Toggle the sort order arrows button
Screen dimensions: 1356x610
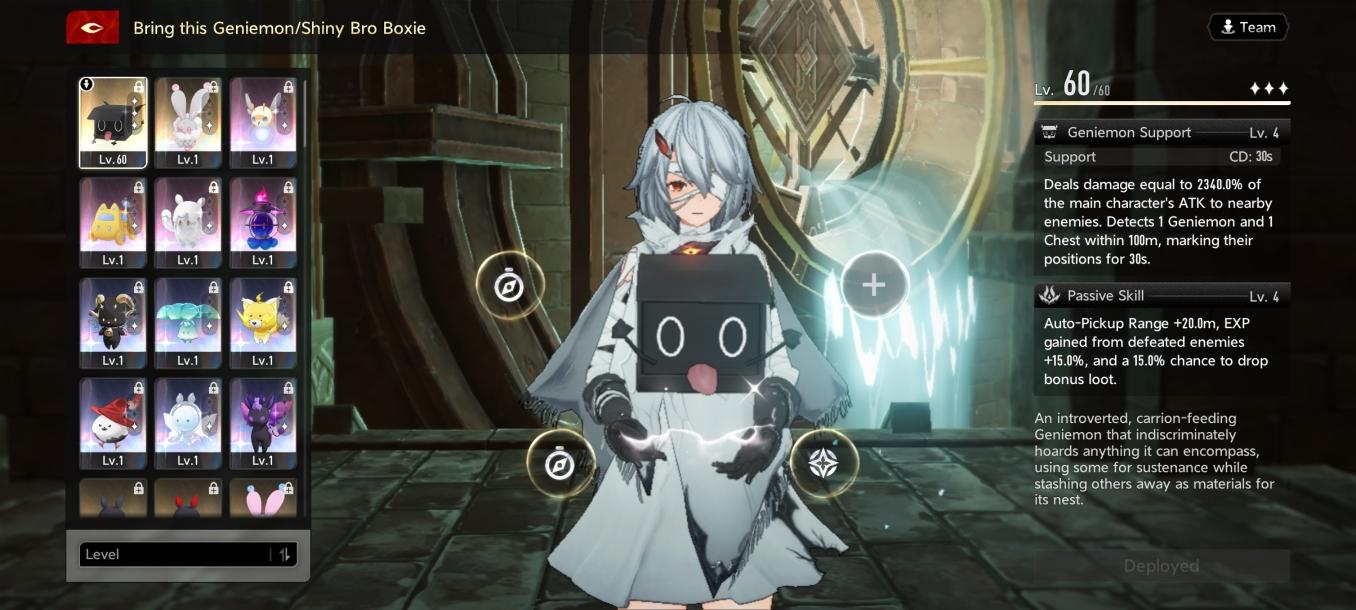click(x=285, y=555)
